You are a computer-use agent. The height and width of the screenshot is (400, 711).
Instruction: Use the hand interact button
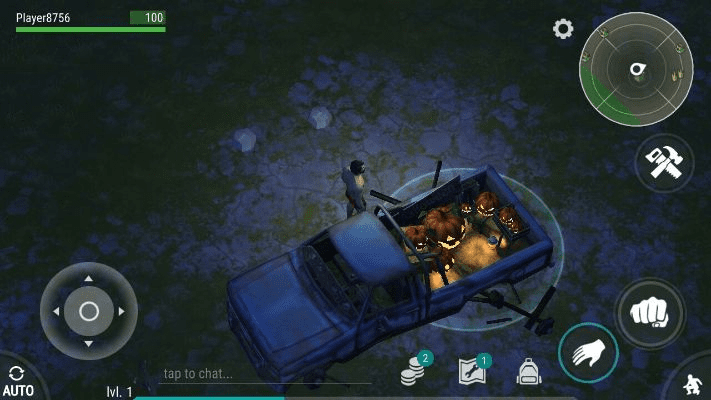(x=588, y=353)
